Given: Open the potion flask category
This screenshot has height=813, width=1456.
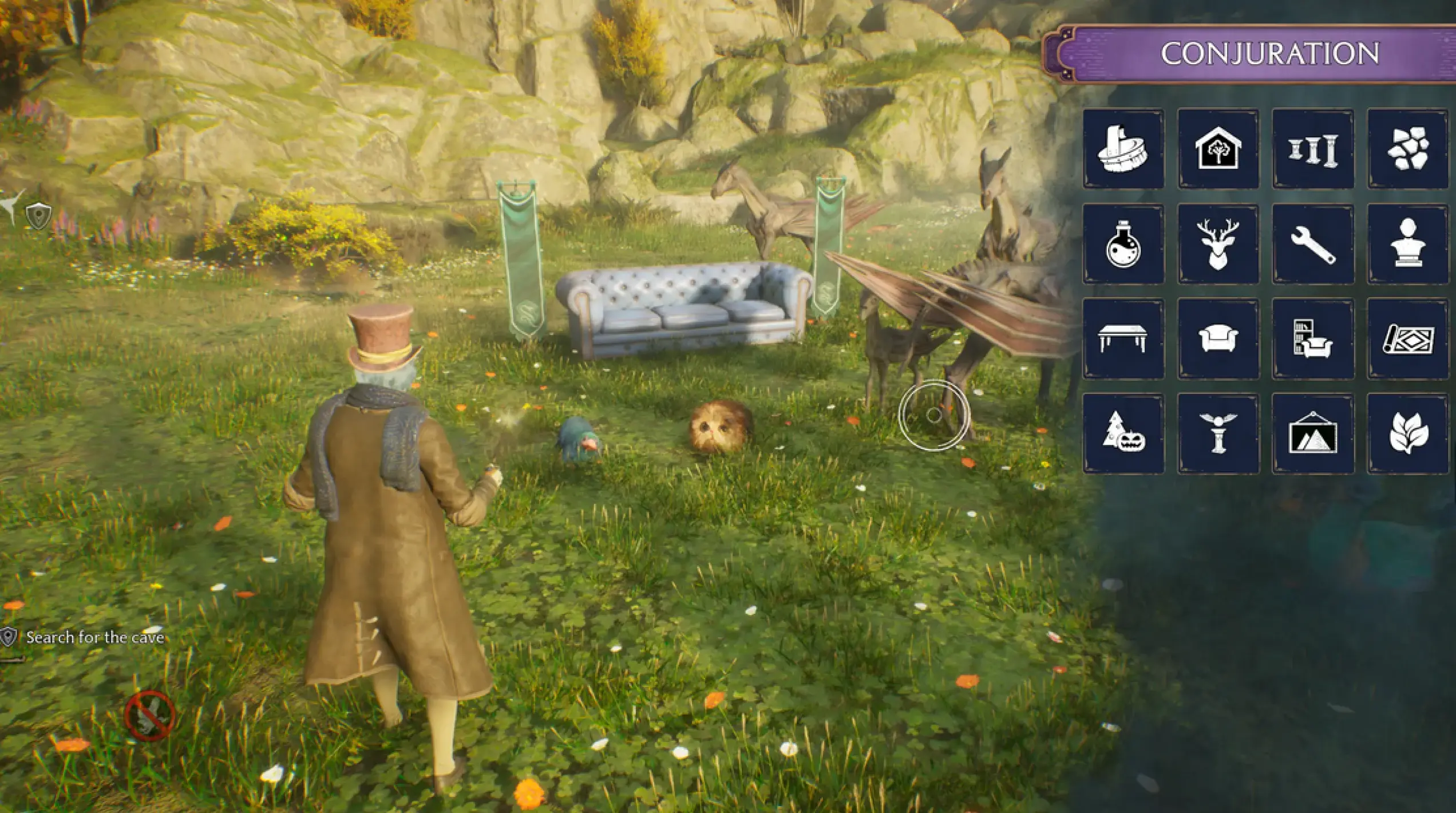Looking at the screenshot, I should (1123, 244).
